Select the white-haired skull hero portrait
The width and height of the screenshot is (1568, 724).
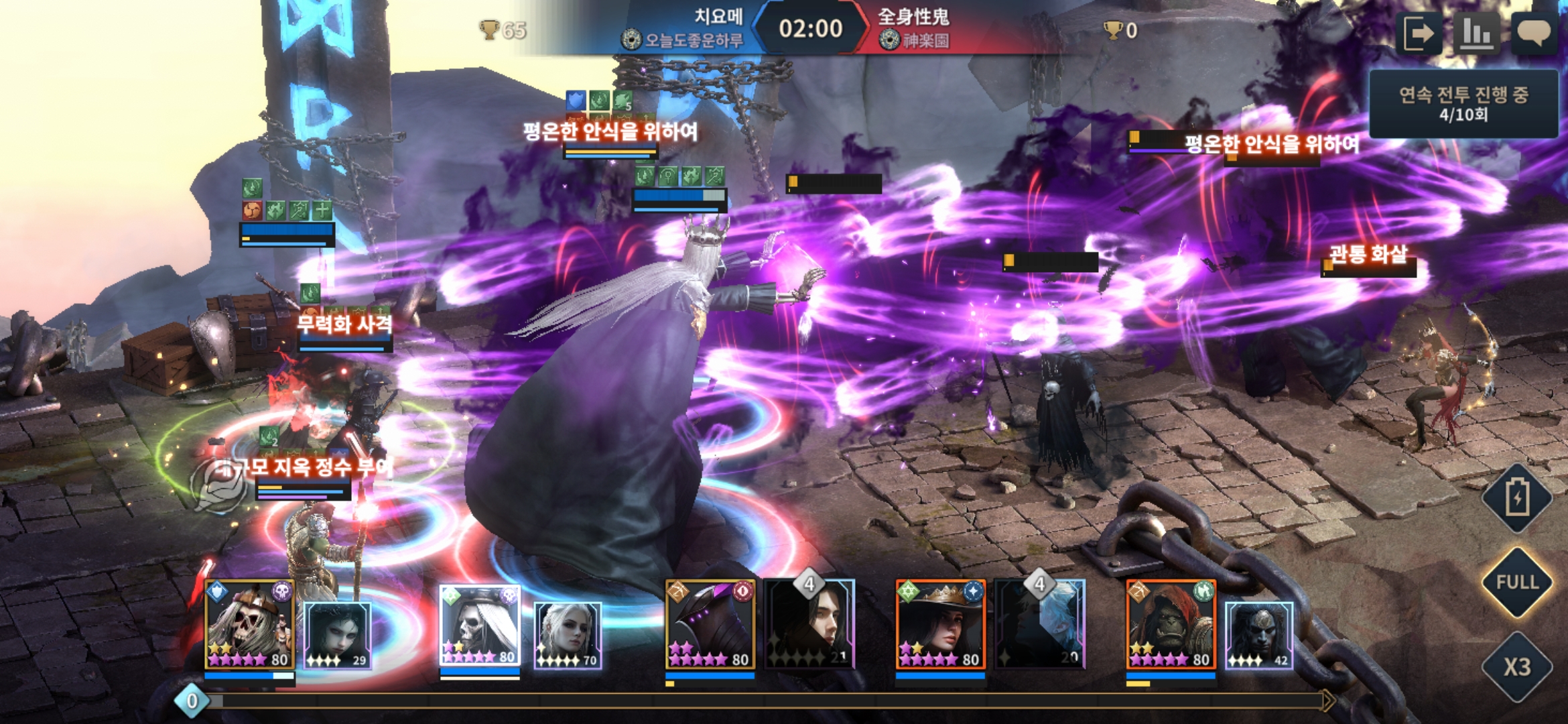pyautogui.click(x=480, y=625)
